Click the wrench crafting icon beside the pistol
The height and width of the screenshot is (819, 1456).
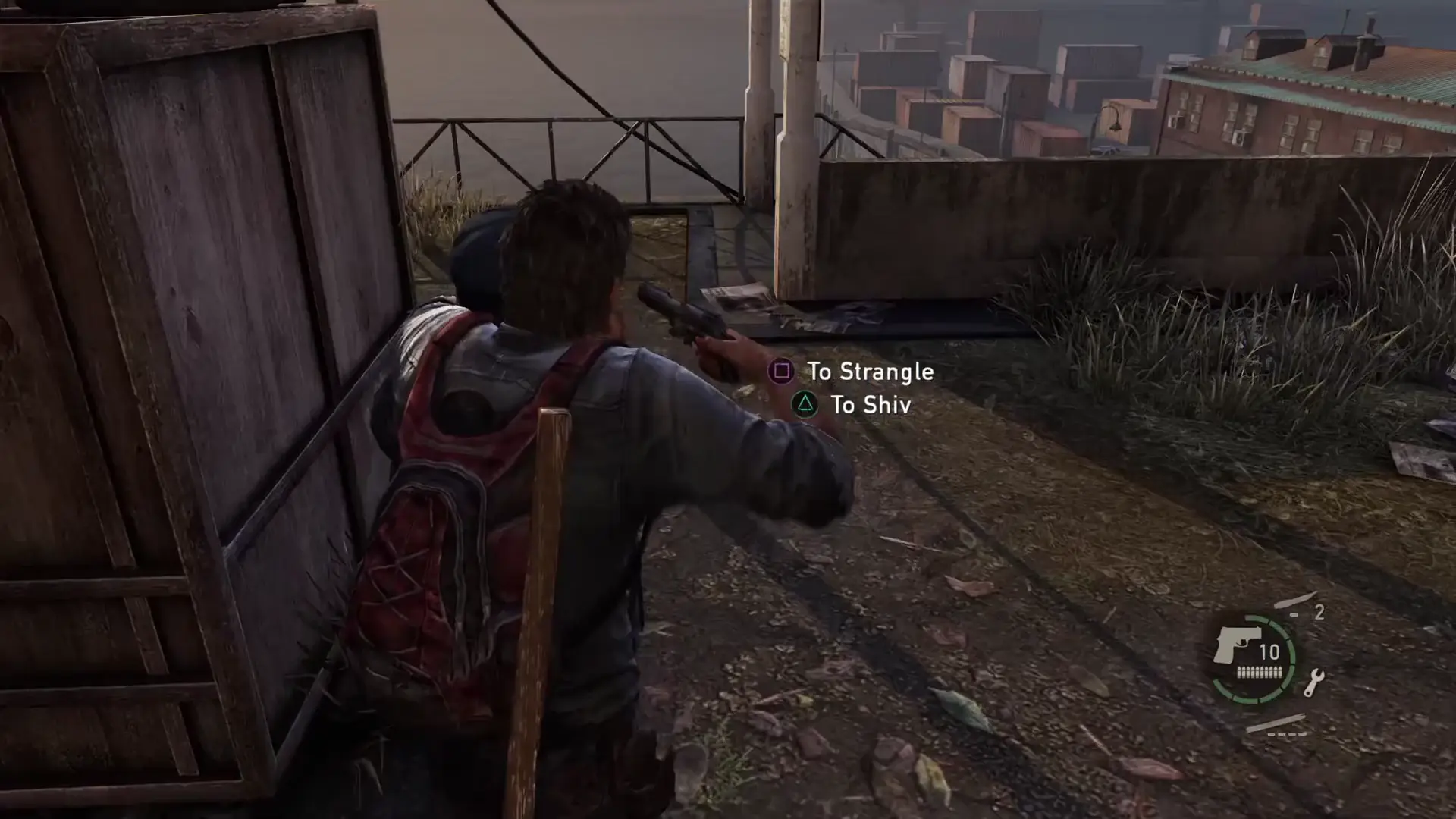tap(1315, 683)
